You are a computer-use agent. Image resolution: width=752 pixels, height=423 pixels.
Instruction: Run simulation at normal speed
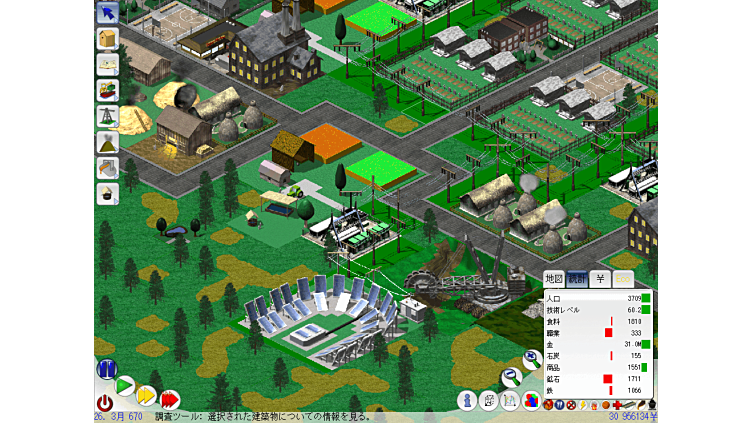125,385
